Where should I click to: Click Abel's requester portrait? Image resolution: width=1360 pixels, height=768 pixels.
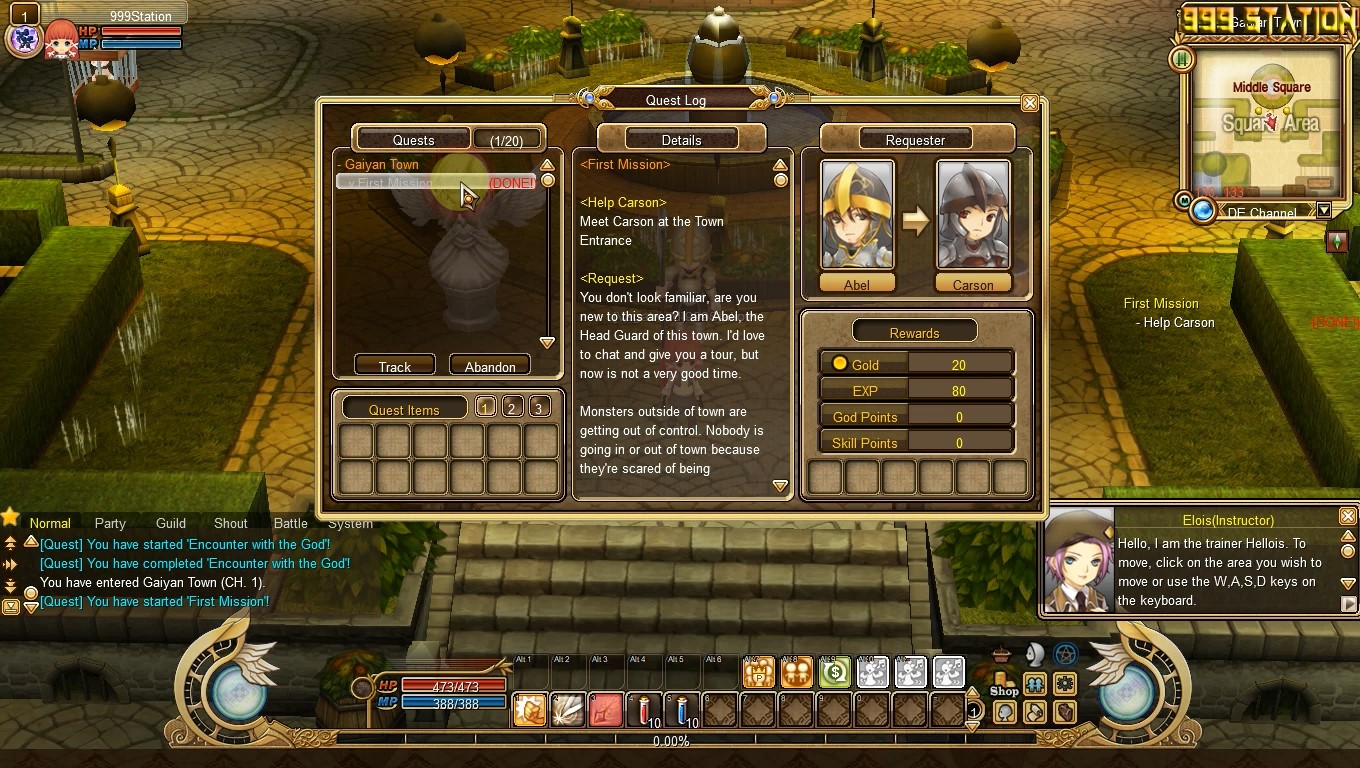tap(856, 215)
